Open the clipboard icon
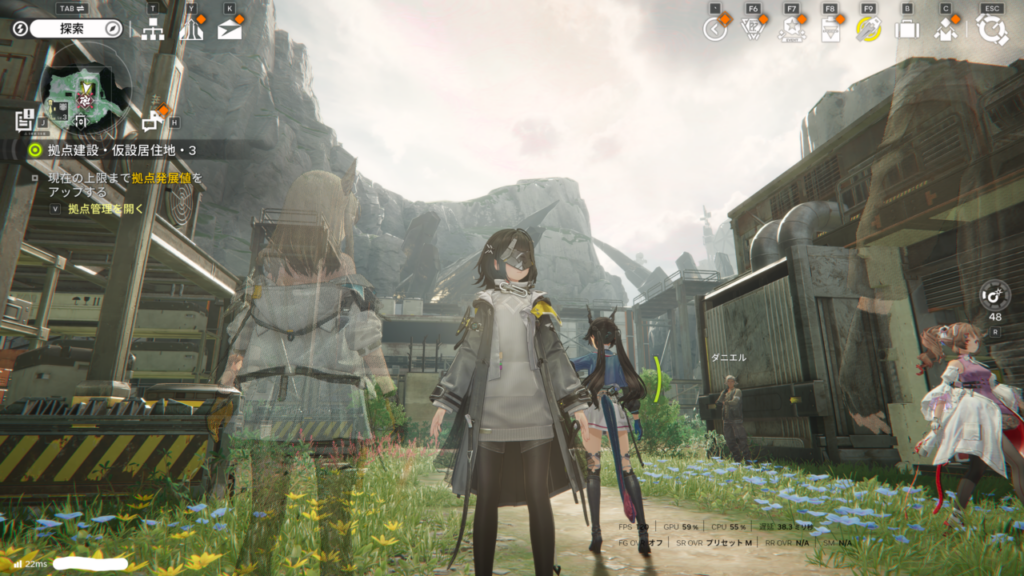The image size is (1024, 576). (x=830, y=29)
